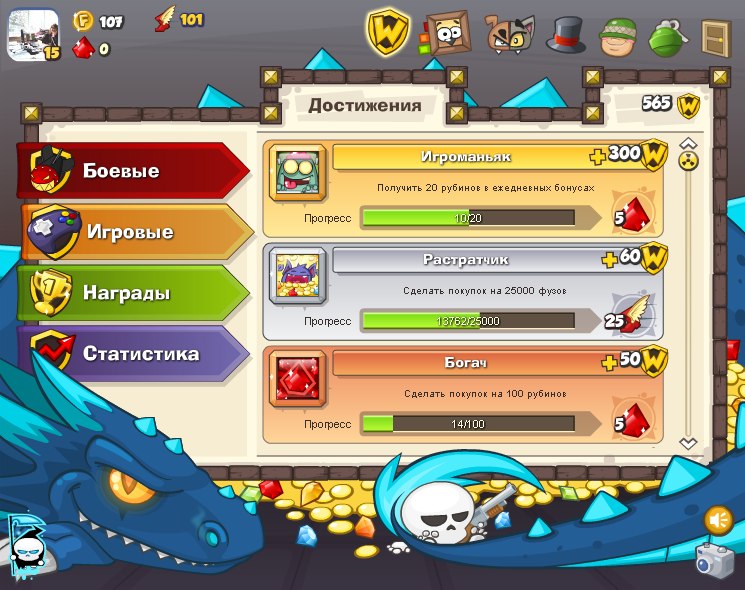The width and height of the screenshot is (745, 590).
Task: Open the Награды tab
Action: tap(130, 293)
